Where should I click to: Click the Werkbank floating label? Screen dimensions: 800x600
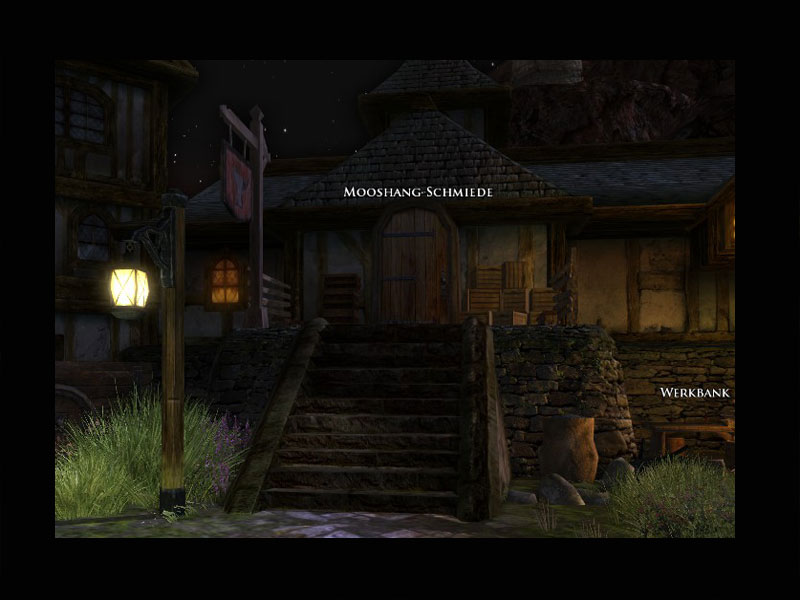tap(695, 393)
